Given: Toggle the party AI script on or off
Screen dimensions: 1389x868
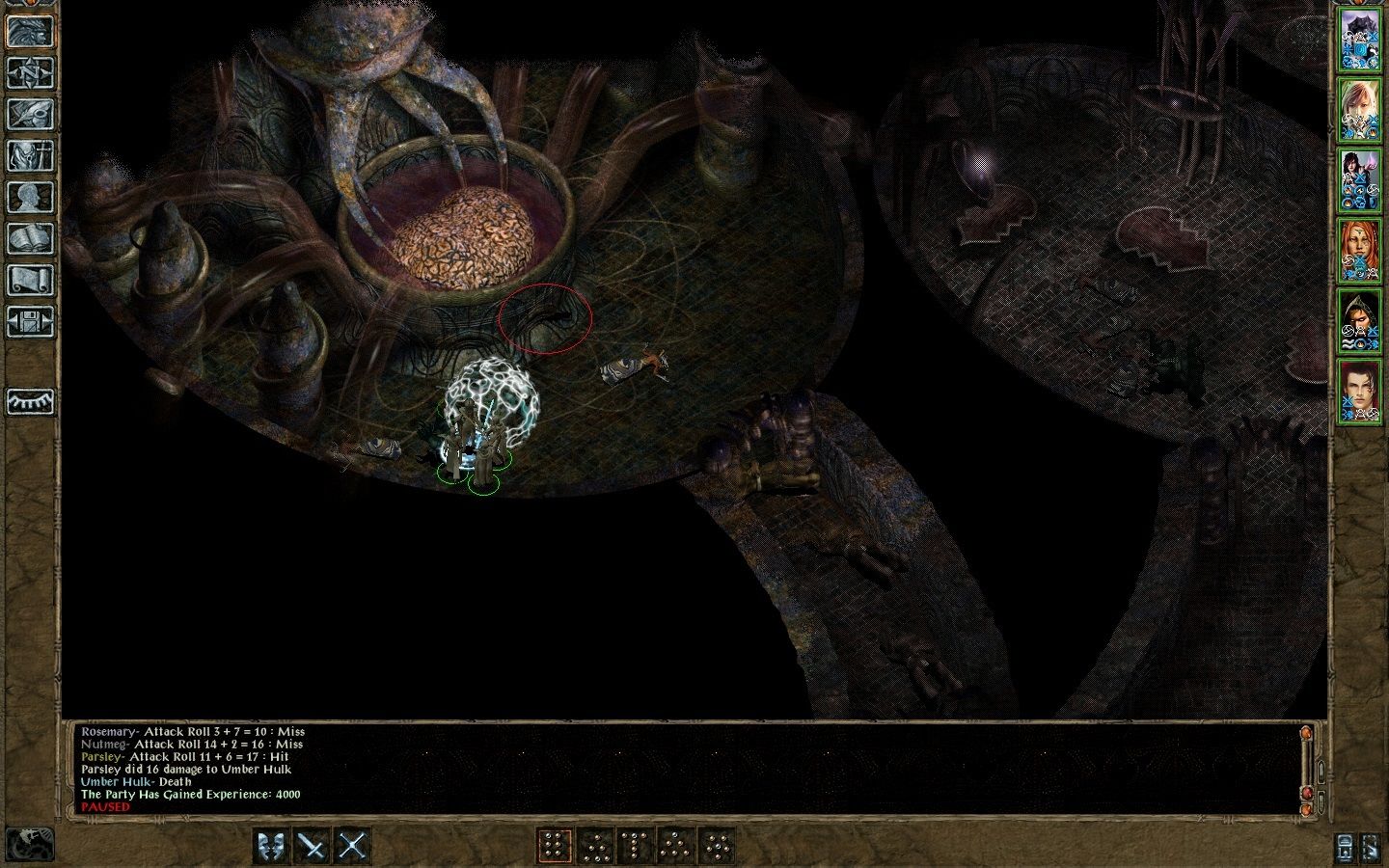Looking at the screenshot, I should (31, 844).
